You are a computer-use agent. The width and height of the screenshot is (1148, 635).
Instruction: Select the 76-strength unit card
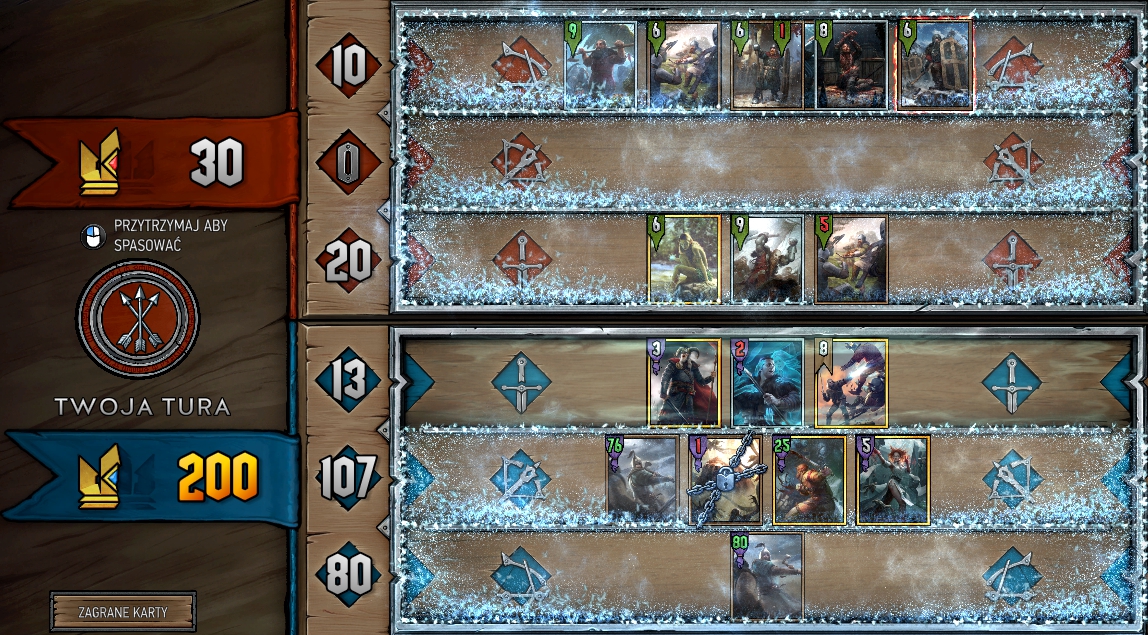pos(642,480)
